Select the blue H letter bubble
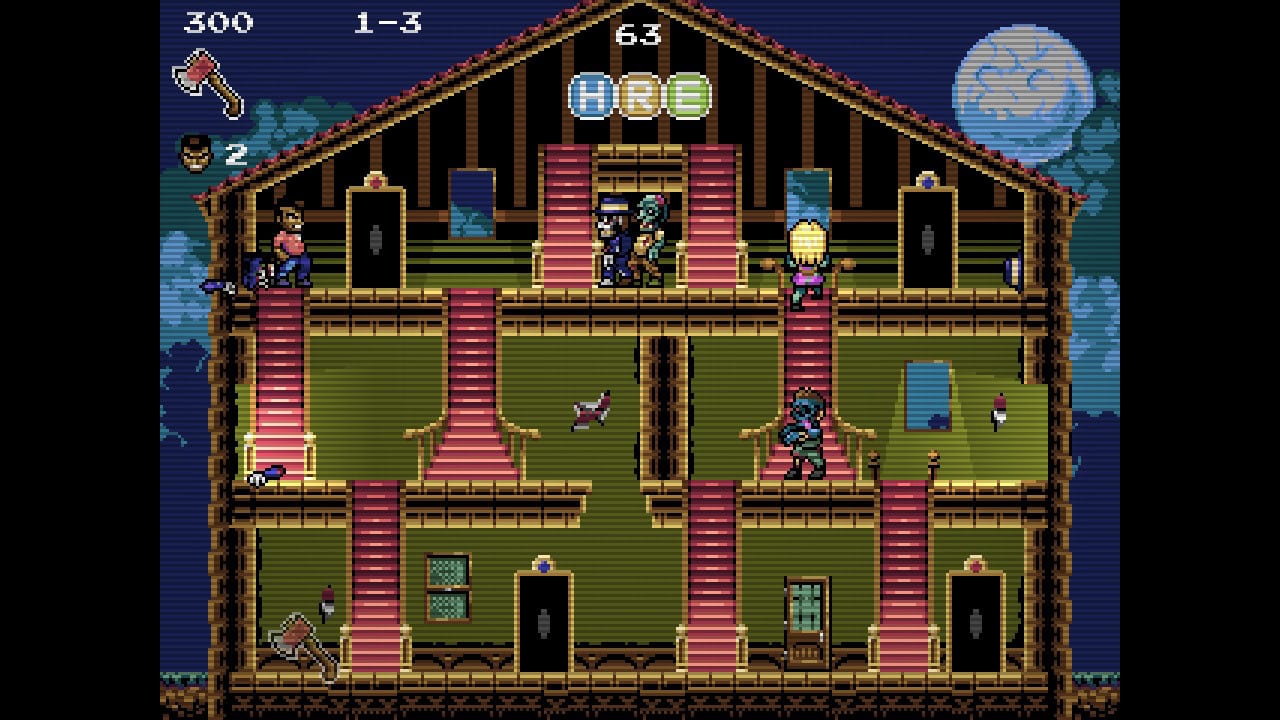 592,96
